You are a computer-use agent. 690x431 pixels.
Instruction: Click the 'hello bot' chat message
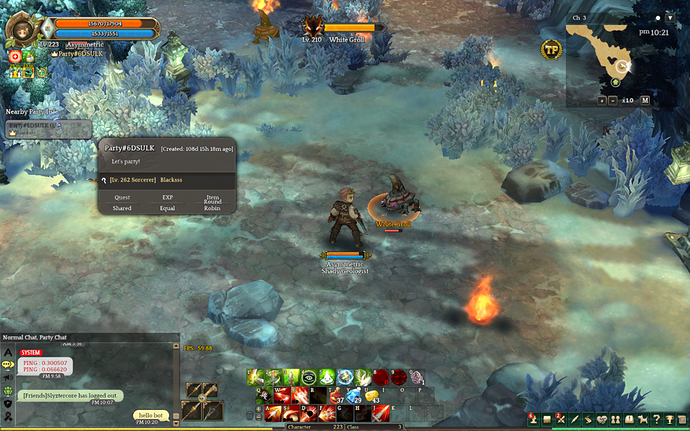[150, 415]
